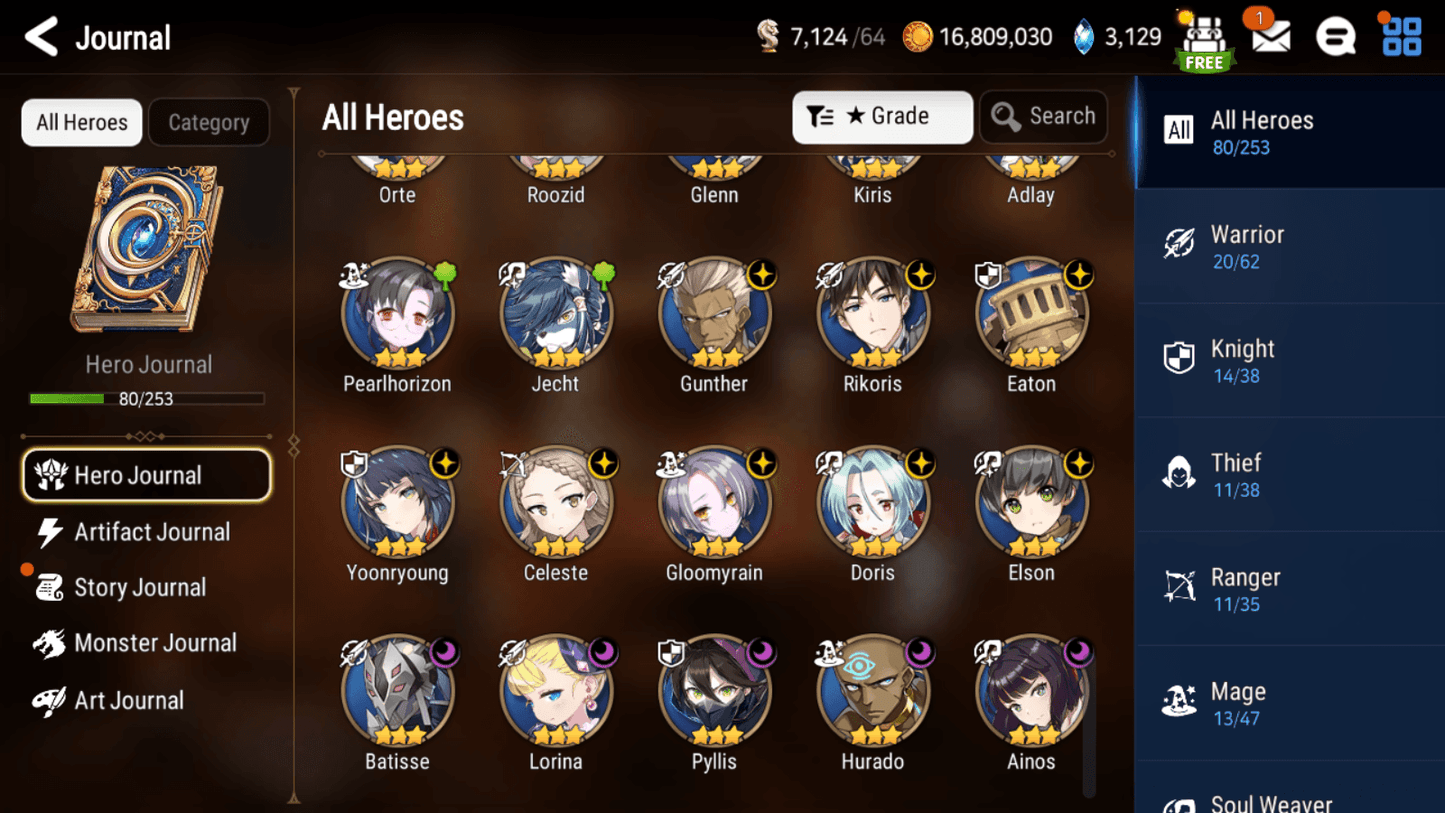Screen dimensions: 1445x813
Task: Show only Thief heroes
Action: pyautogui.click(x=1289, y=475)
